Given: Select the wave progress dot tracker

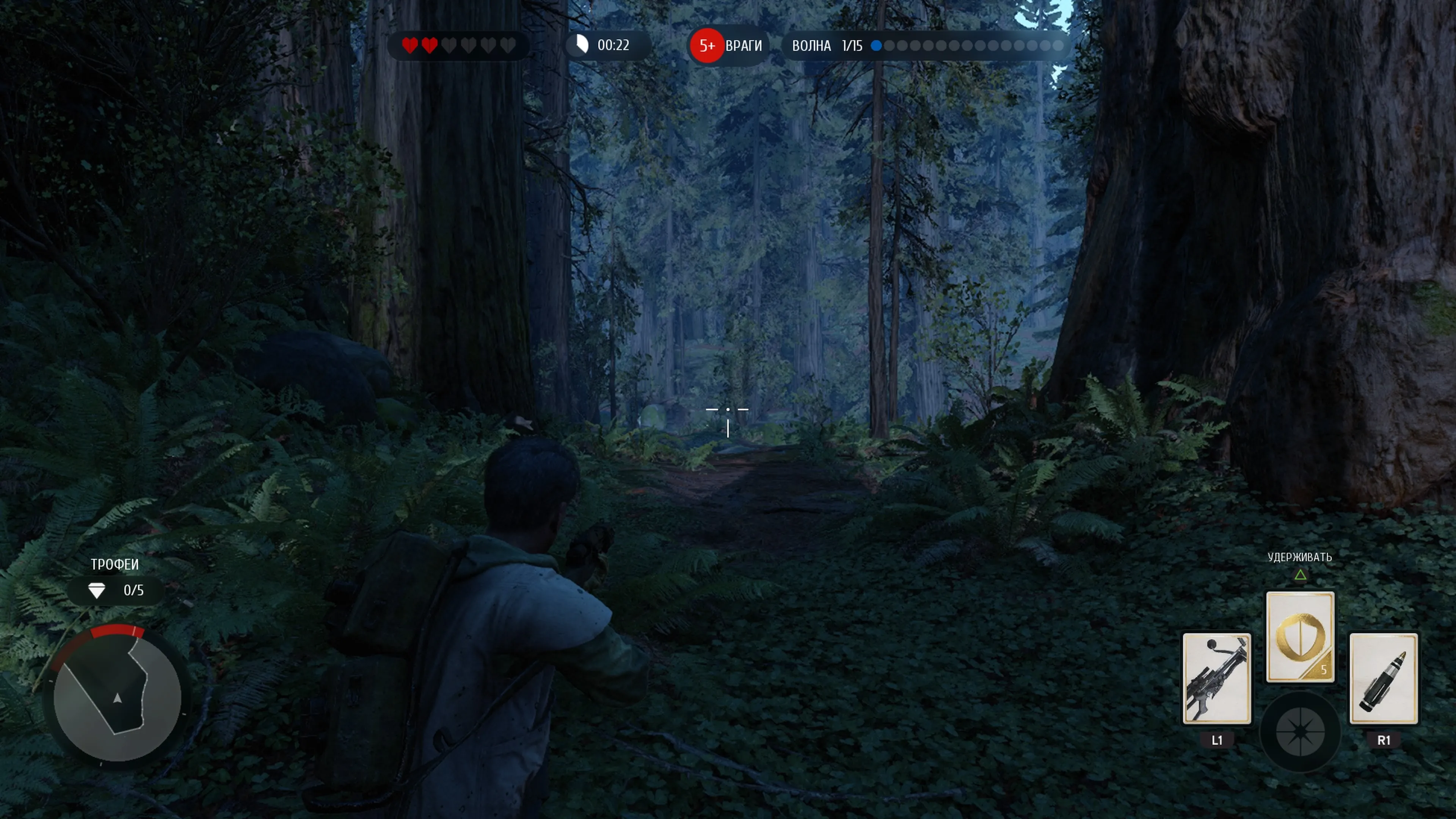Looking at the screenshot, I should [x=966, y=46].
